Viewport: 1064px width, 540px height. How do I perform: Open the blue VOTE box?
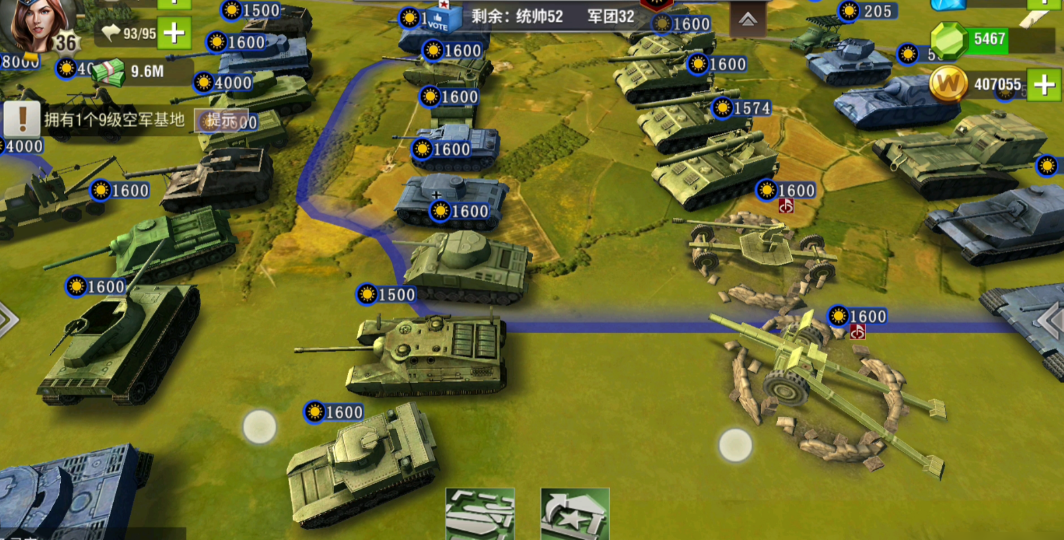pyautogui.click(x=444, y=19)
